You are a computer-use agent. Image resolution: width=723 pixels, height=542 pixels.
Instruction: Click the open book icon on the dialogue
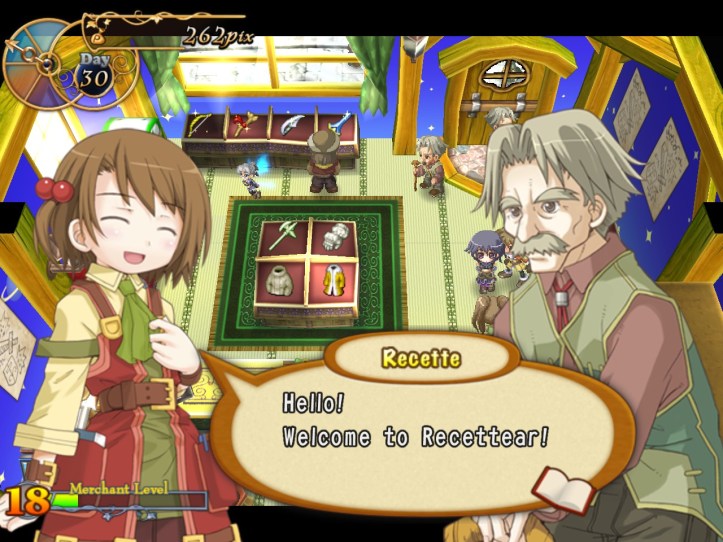tap(563, 489)
